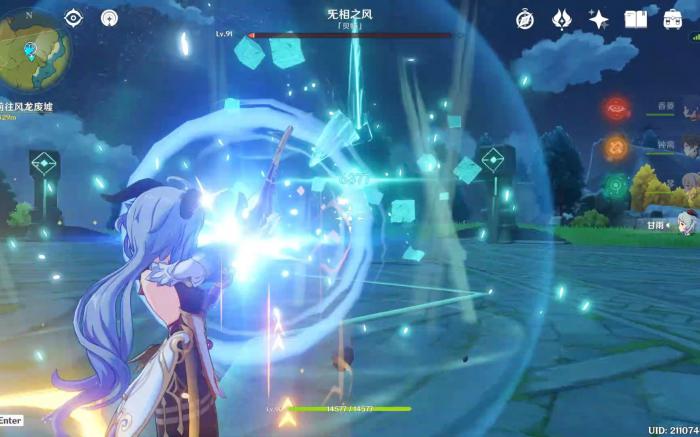The height and width of the screenshot is (437, 700).
Task: Click the eye-shaped icon beside the minimap
Action: pos(73,18)
